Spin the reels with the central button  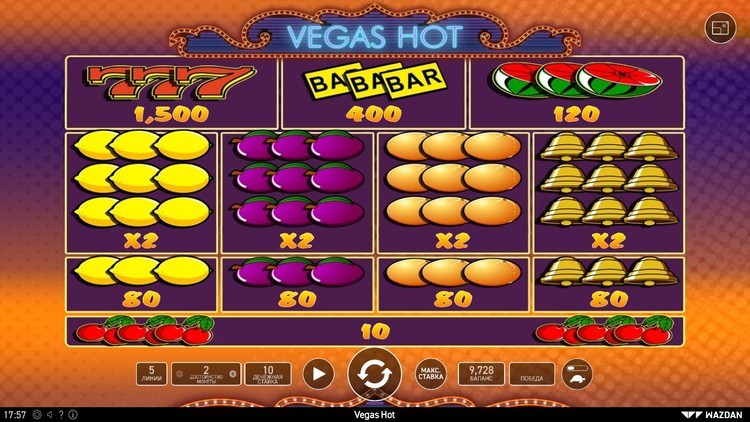[x=374, y=374]
